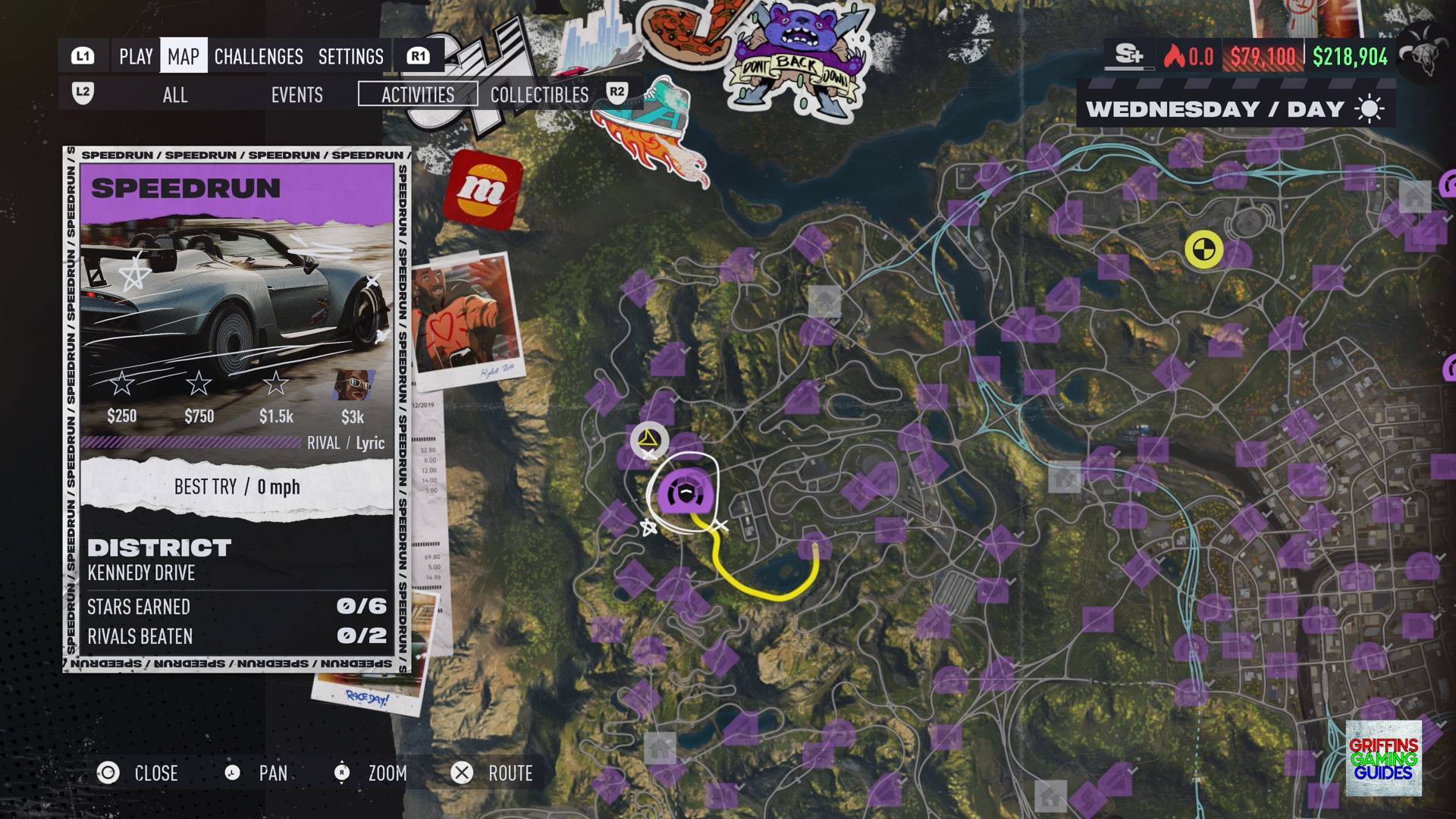Click the Griffins Gaming Guides watermark
This screenshot has width=1456, height=819.
point(1383,758)
